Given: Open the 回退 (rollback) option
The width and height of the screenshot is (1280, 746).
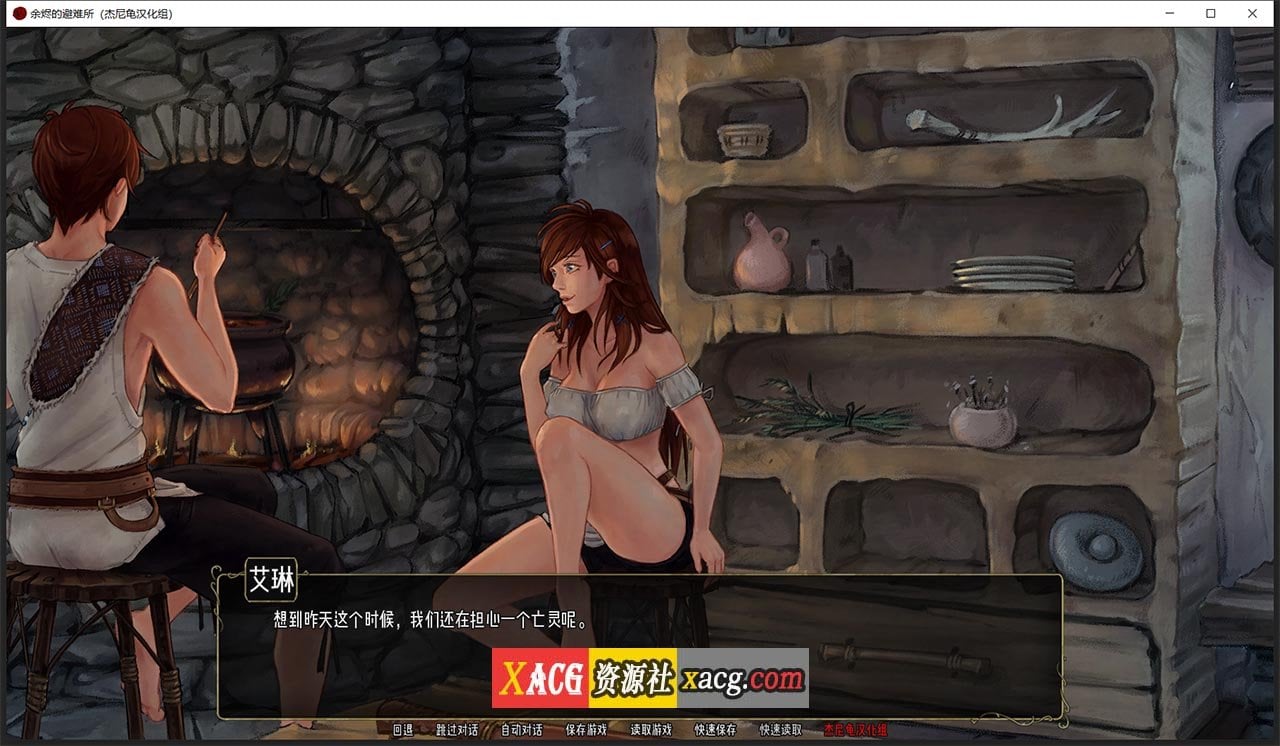Looking at the screenshot, I should (x=404, y=731).
